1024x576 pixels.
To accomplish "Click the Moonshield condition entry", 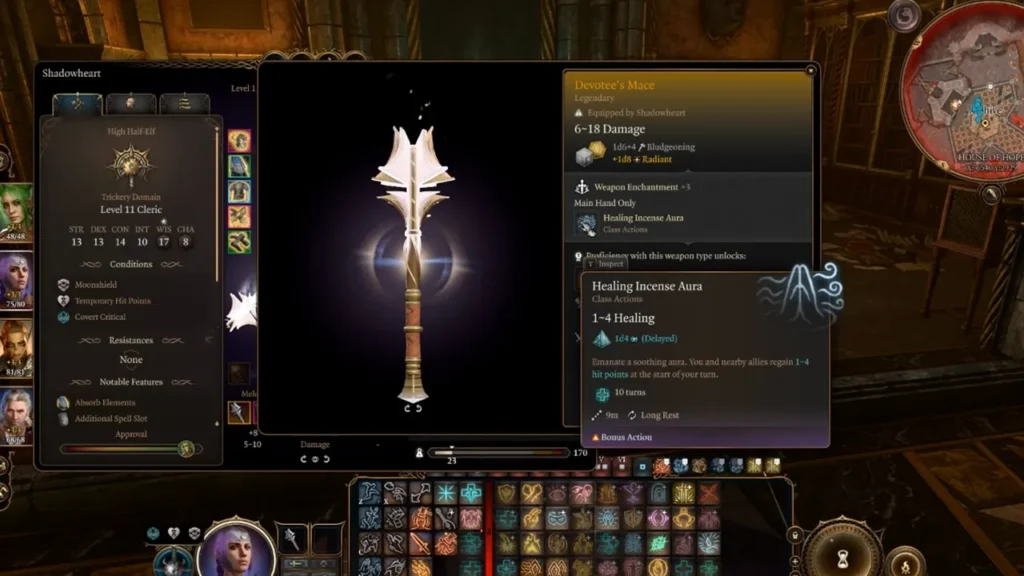I will point(96,285).
